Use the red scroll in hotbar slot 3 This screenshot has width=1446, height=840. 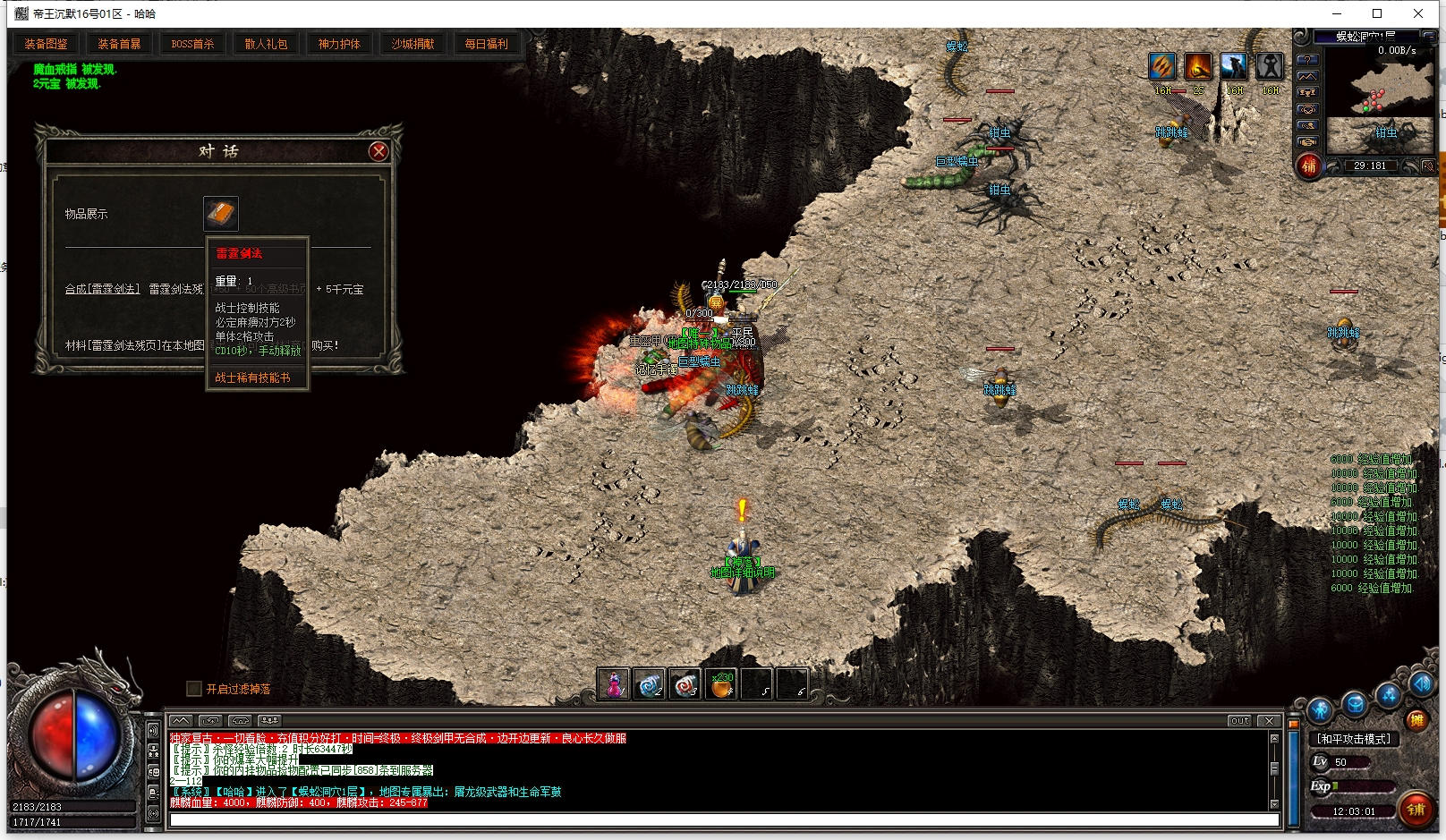pos(685,684)
